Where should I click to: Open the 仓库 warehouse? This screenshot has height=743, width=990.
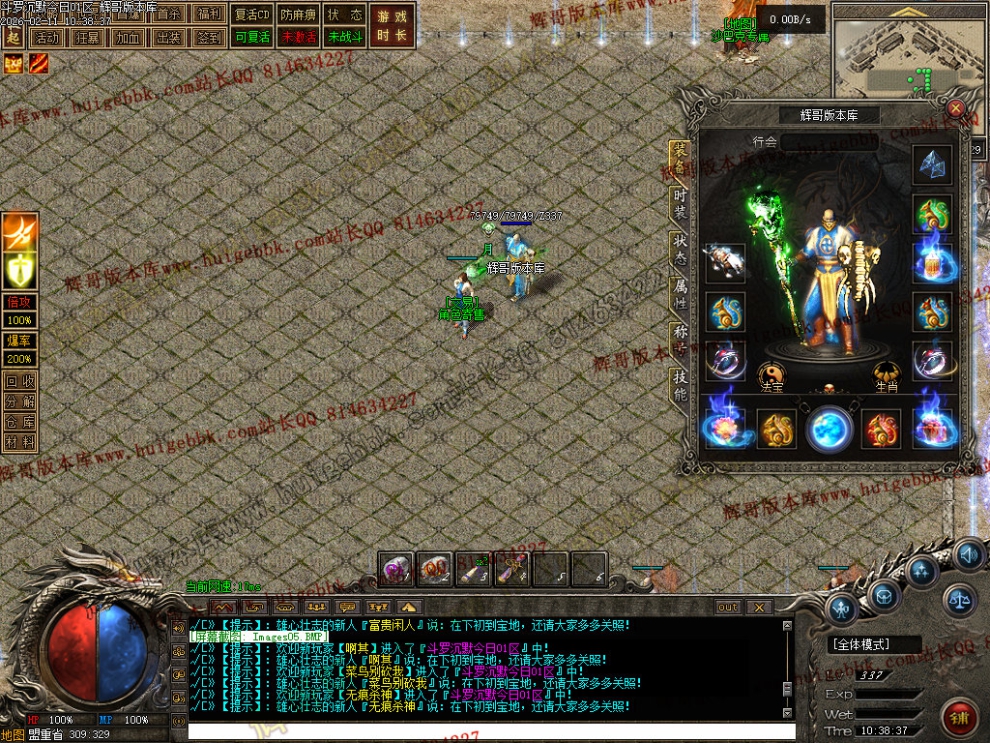coord(19,421)
